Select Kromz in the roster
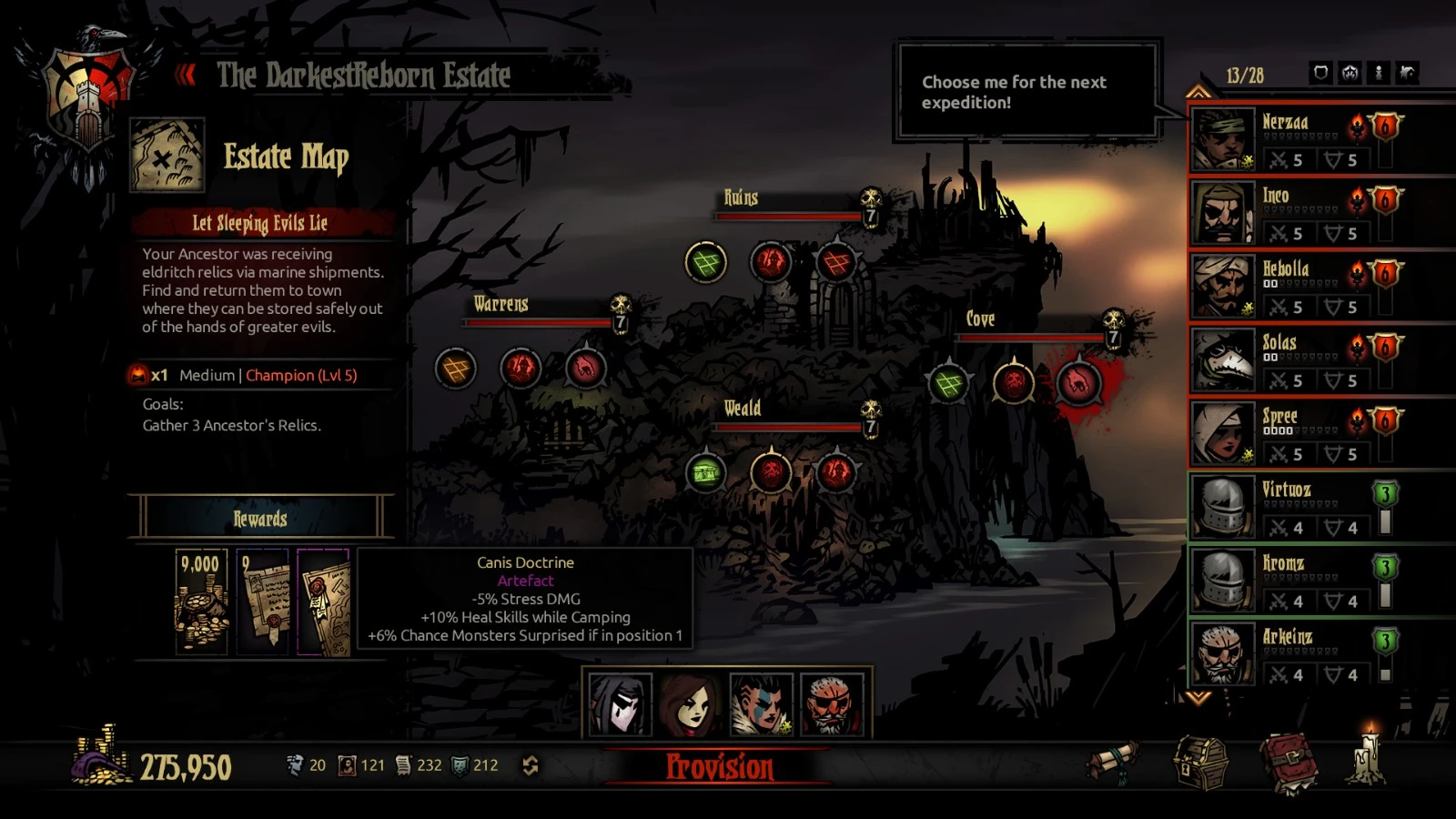The height and width of the screenshot is (819, 1456). pyautogui.click(x=1223, y=581)
